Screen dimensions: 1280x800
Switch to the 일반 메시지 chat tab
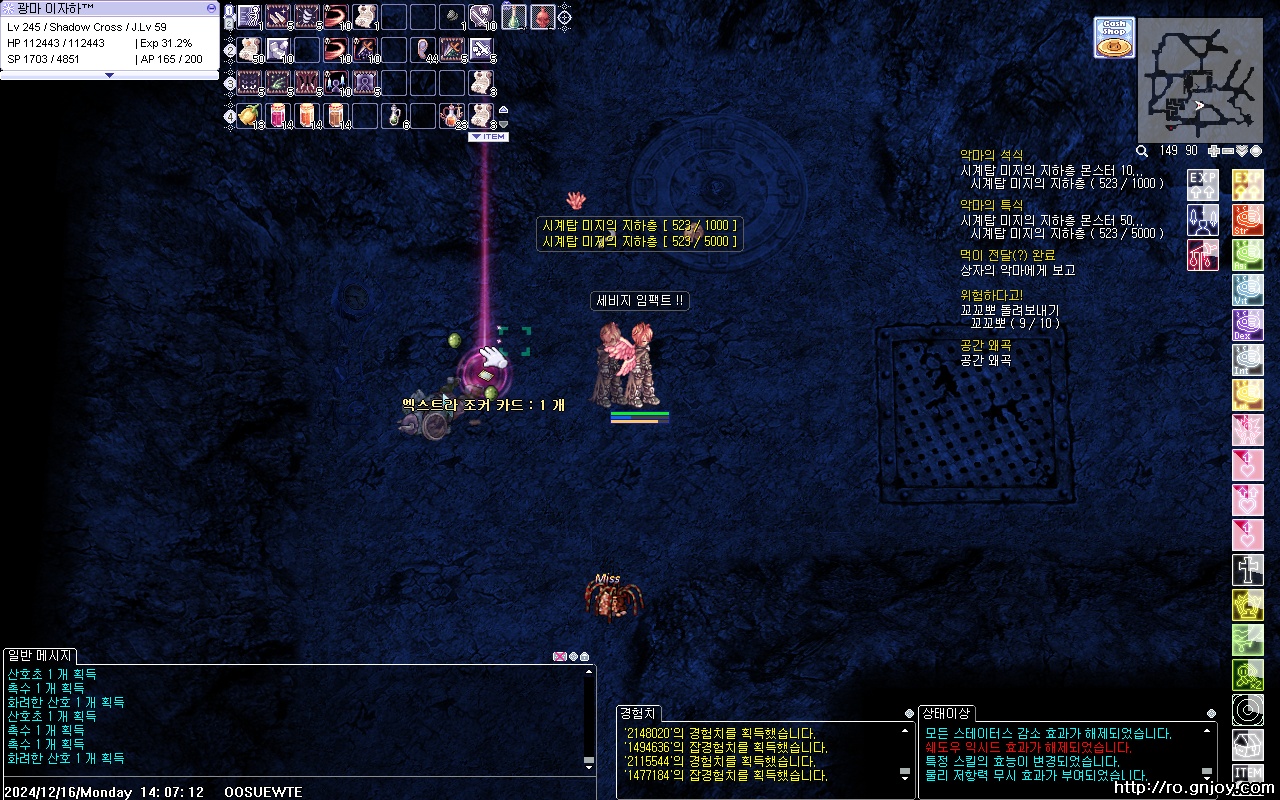point(38,655)
